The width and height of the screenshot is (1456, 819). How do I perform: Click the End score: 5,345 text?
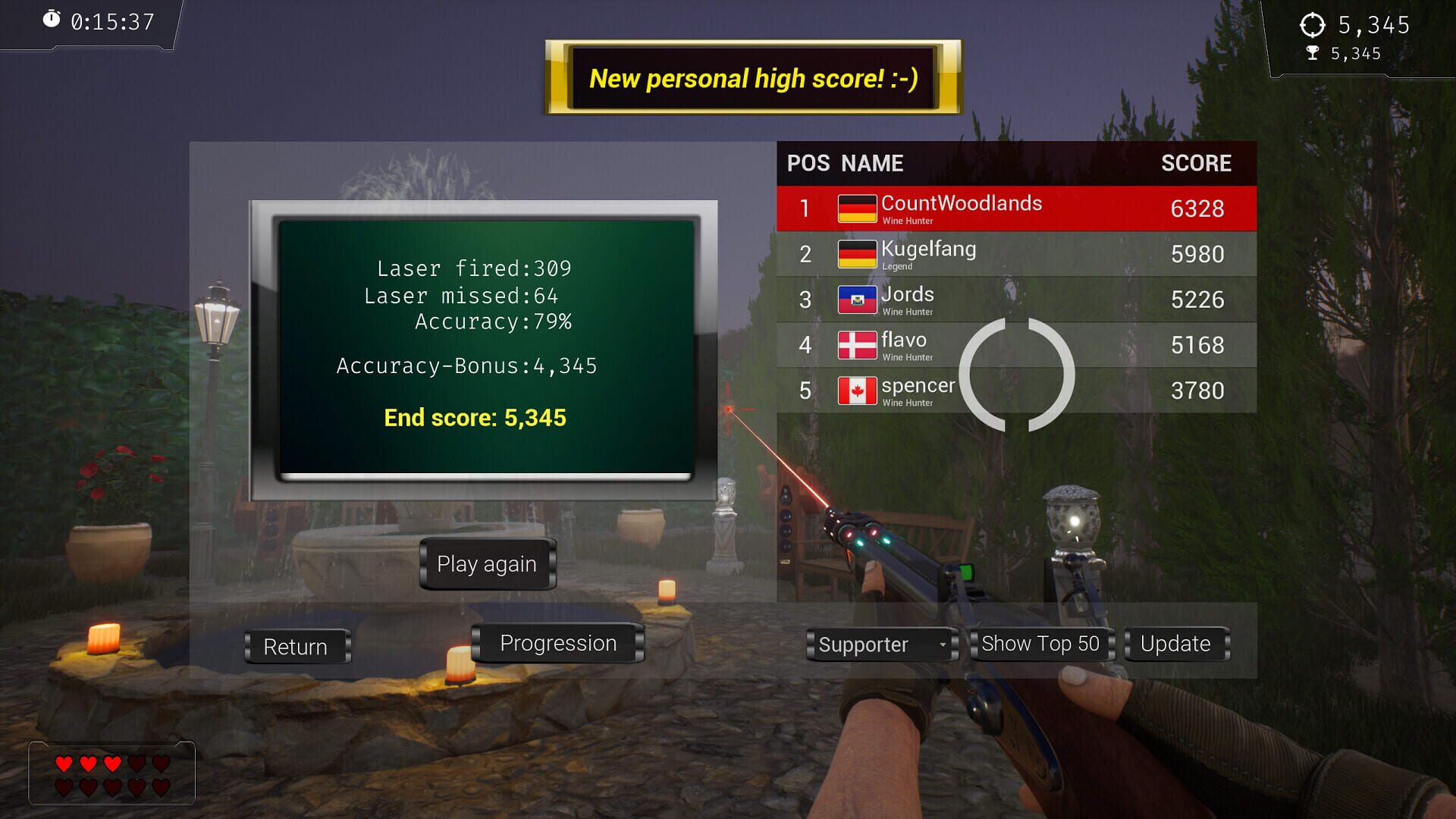(474, 418)
